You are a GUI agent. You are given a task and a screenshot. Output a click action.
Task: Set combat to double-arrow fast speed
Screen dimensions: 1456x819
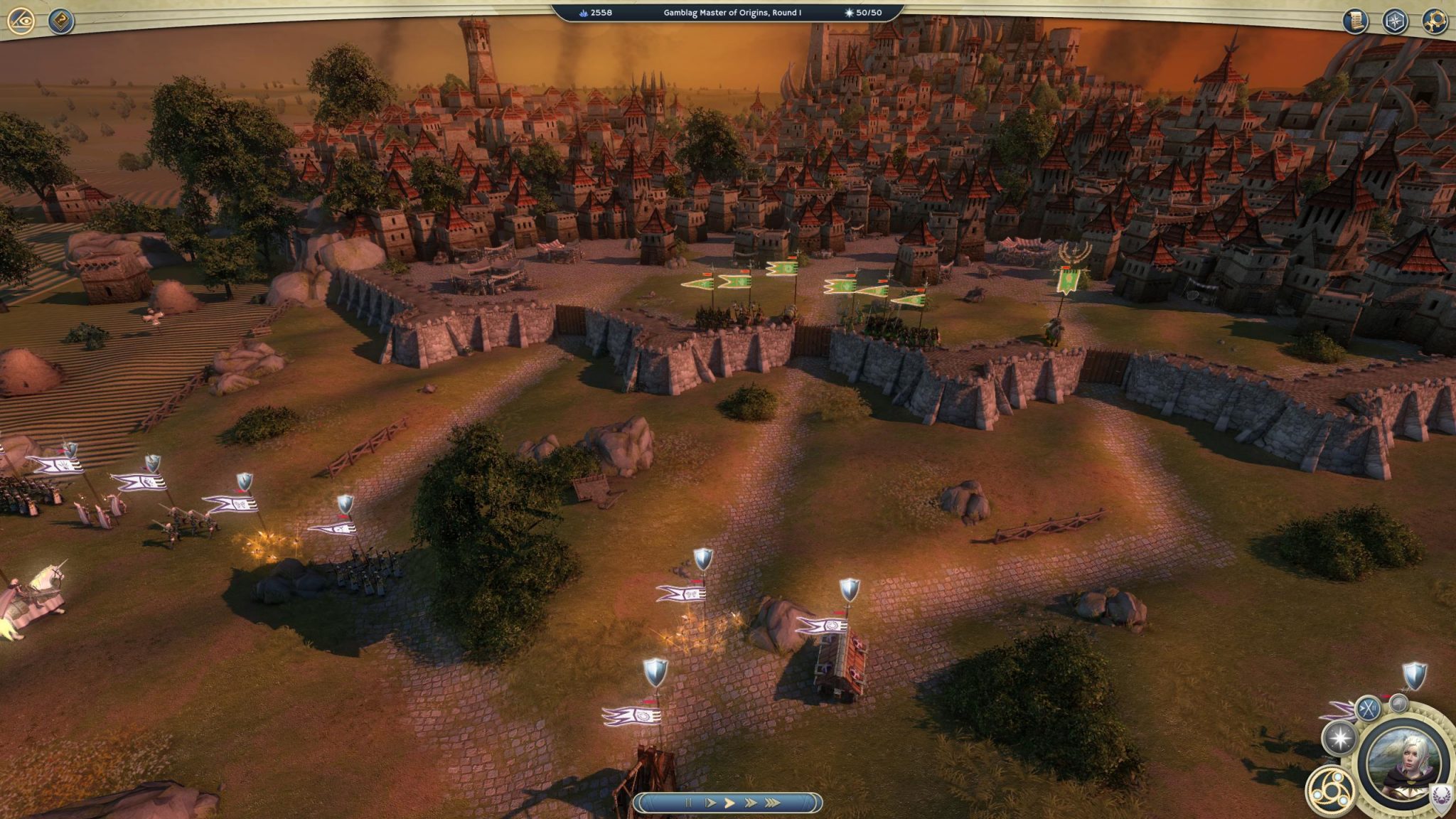click(750, 803)
